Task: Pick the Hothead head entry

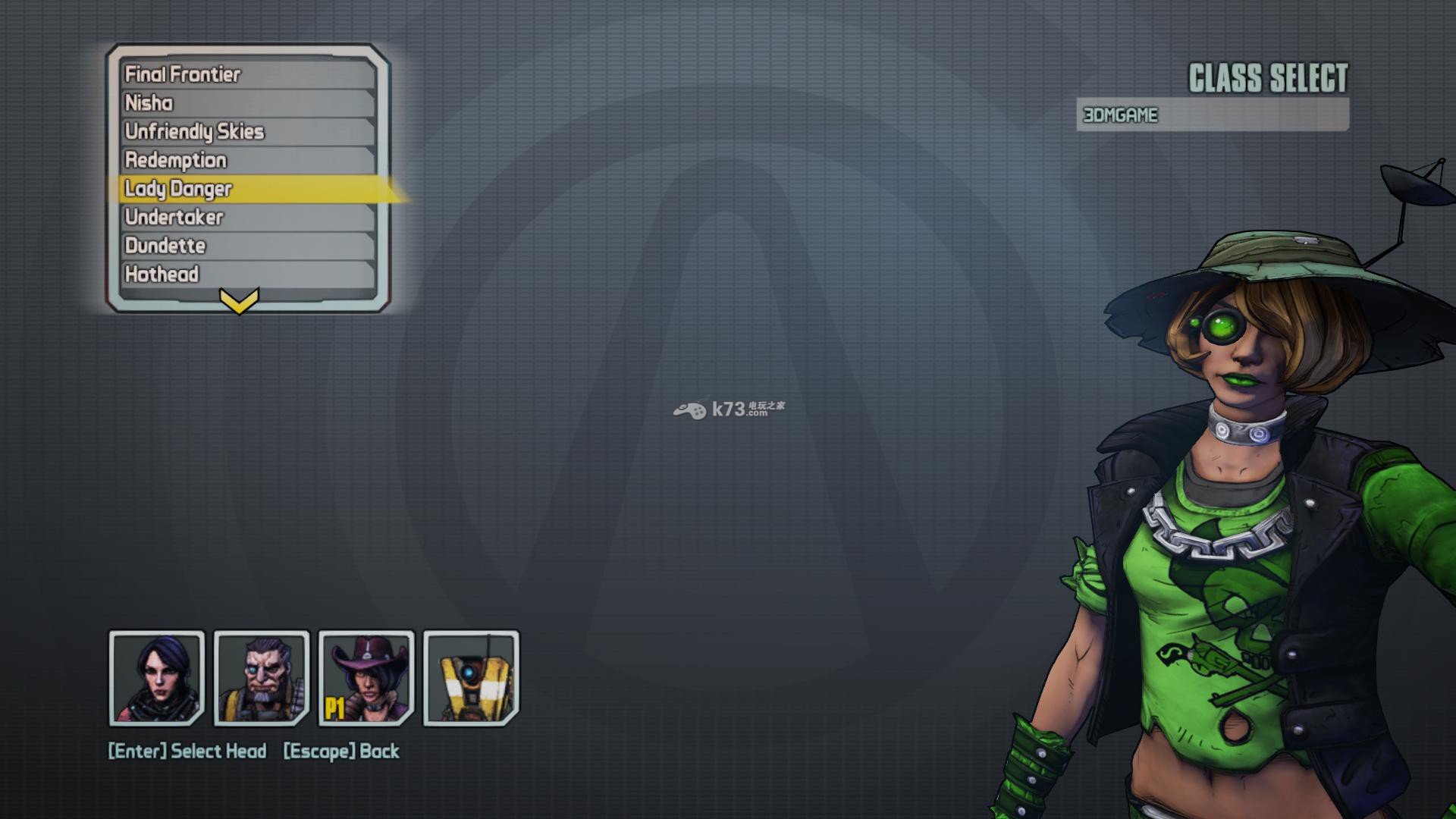Action: 247,274
